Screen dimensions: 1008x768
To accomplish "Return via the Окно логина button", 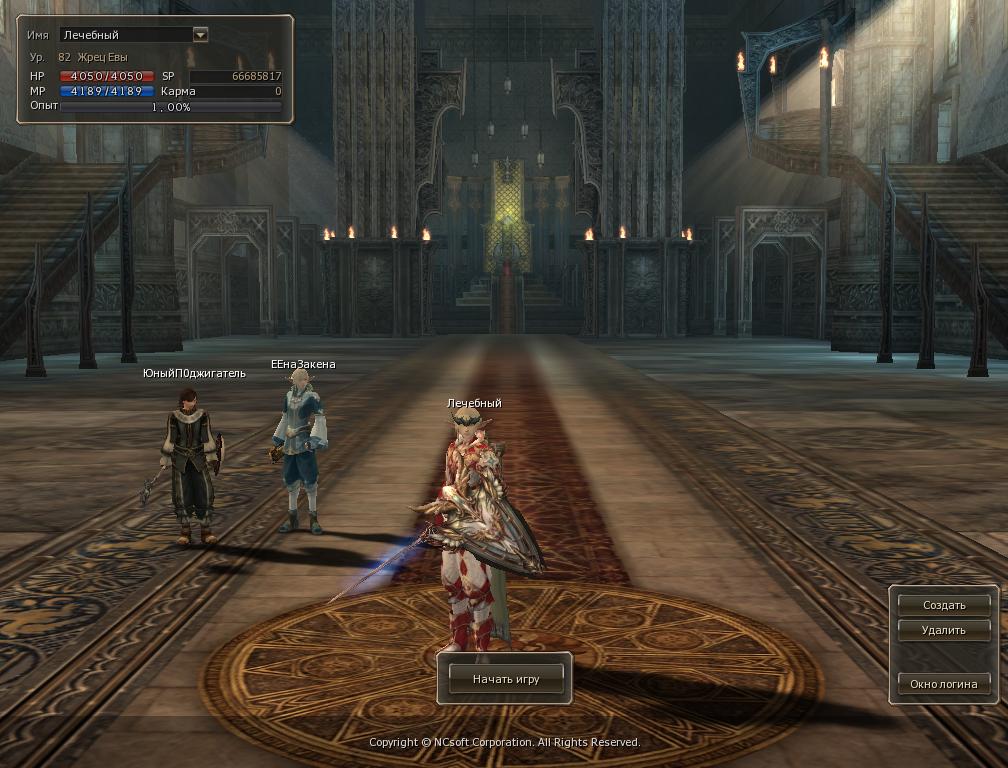I will [x=943, y=684].
